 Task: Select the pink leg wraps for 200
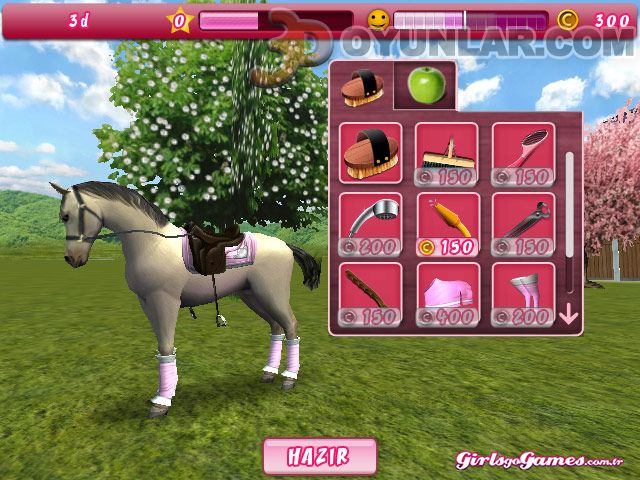click(523, 292)
